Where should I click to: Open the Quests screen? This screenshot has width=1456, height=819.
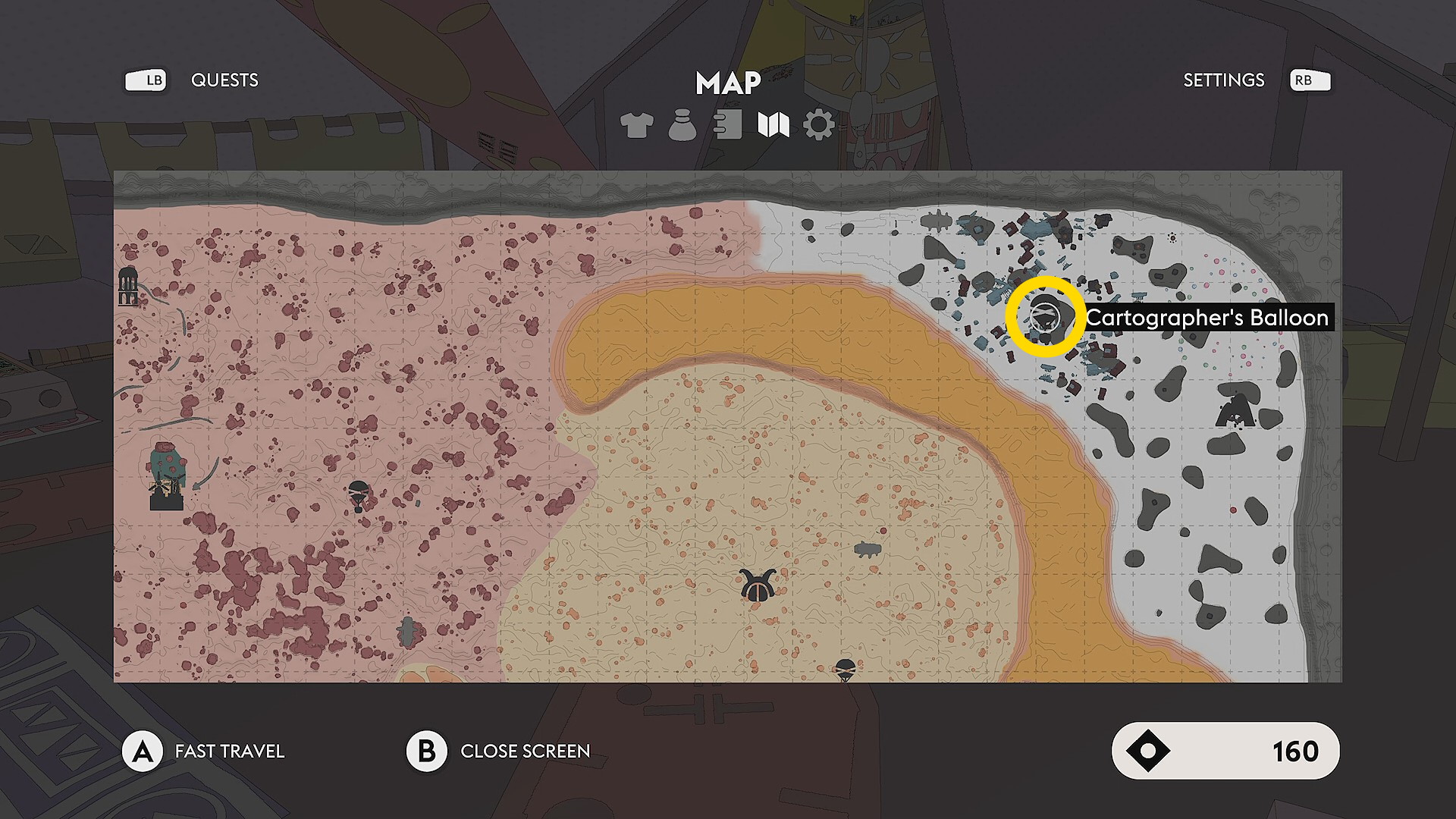point(224,80)
